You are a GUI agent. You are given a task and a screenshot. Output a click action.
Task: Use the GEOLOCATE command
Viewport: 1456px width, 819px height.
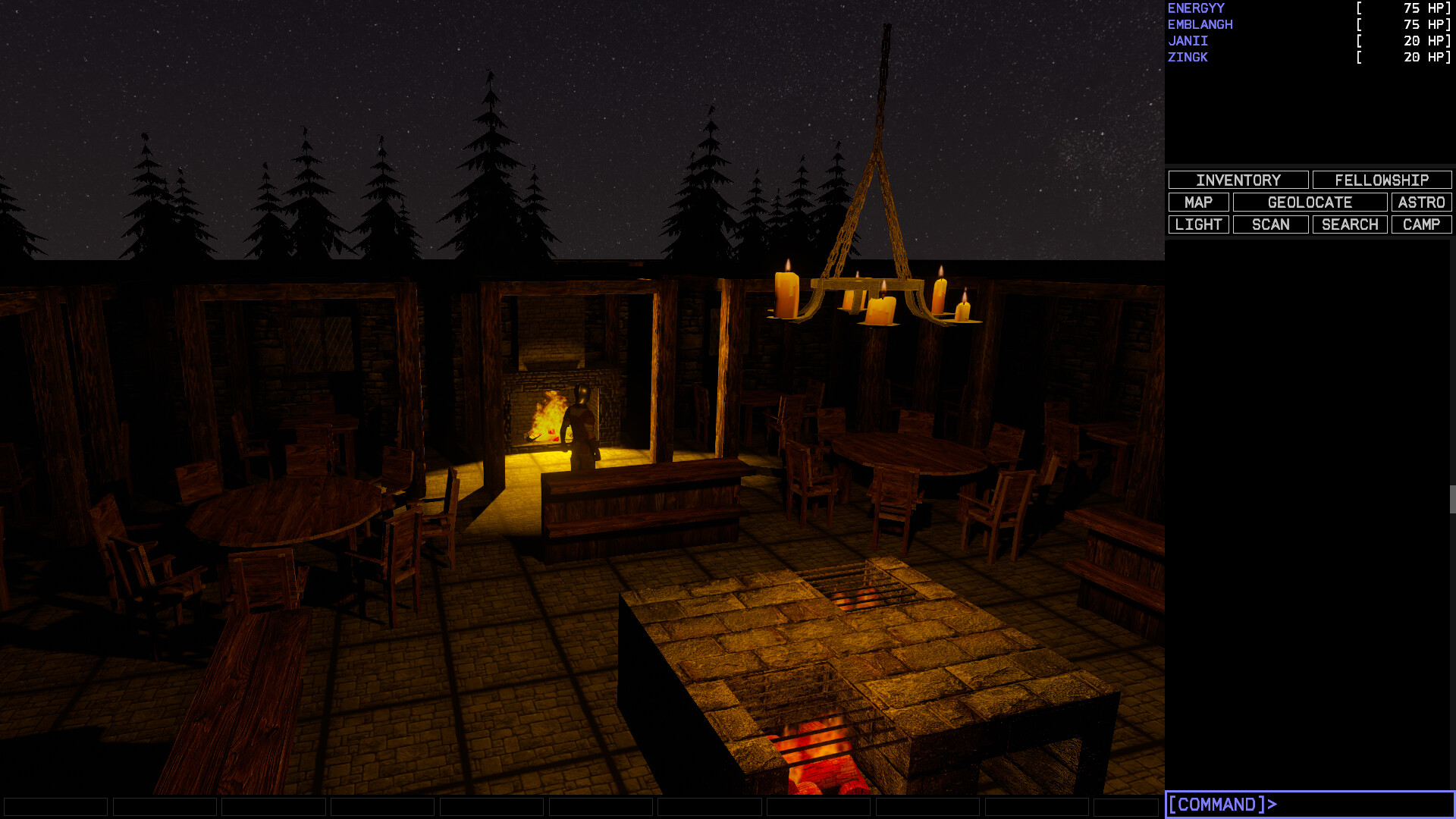1310,202
